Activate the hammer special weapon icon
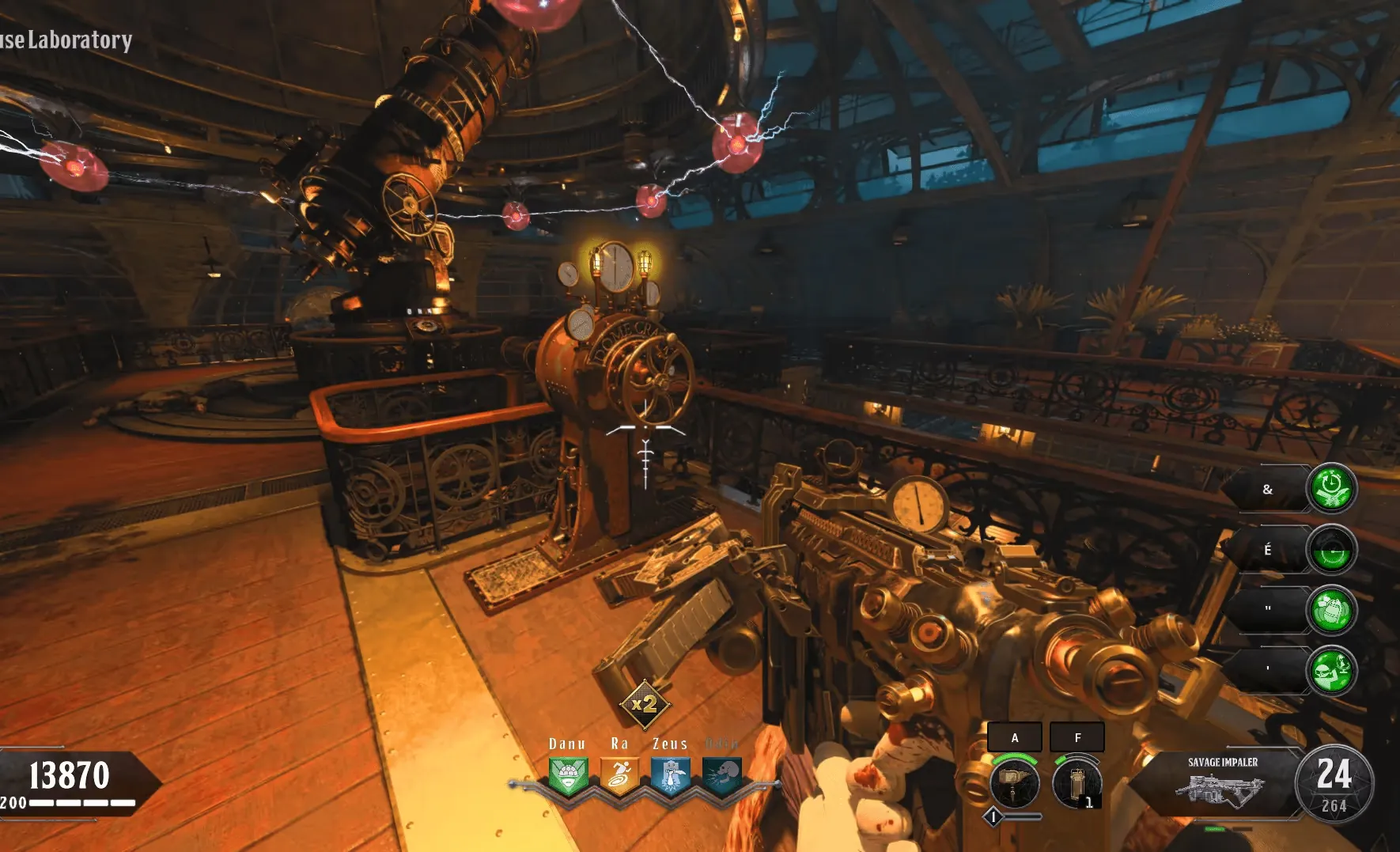This screenshot has width=1400, height=852. tap(1014, 783)
